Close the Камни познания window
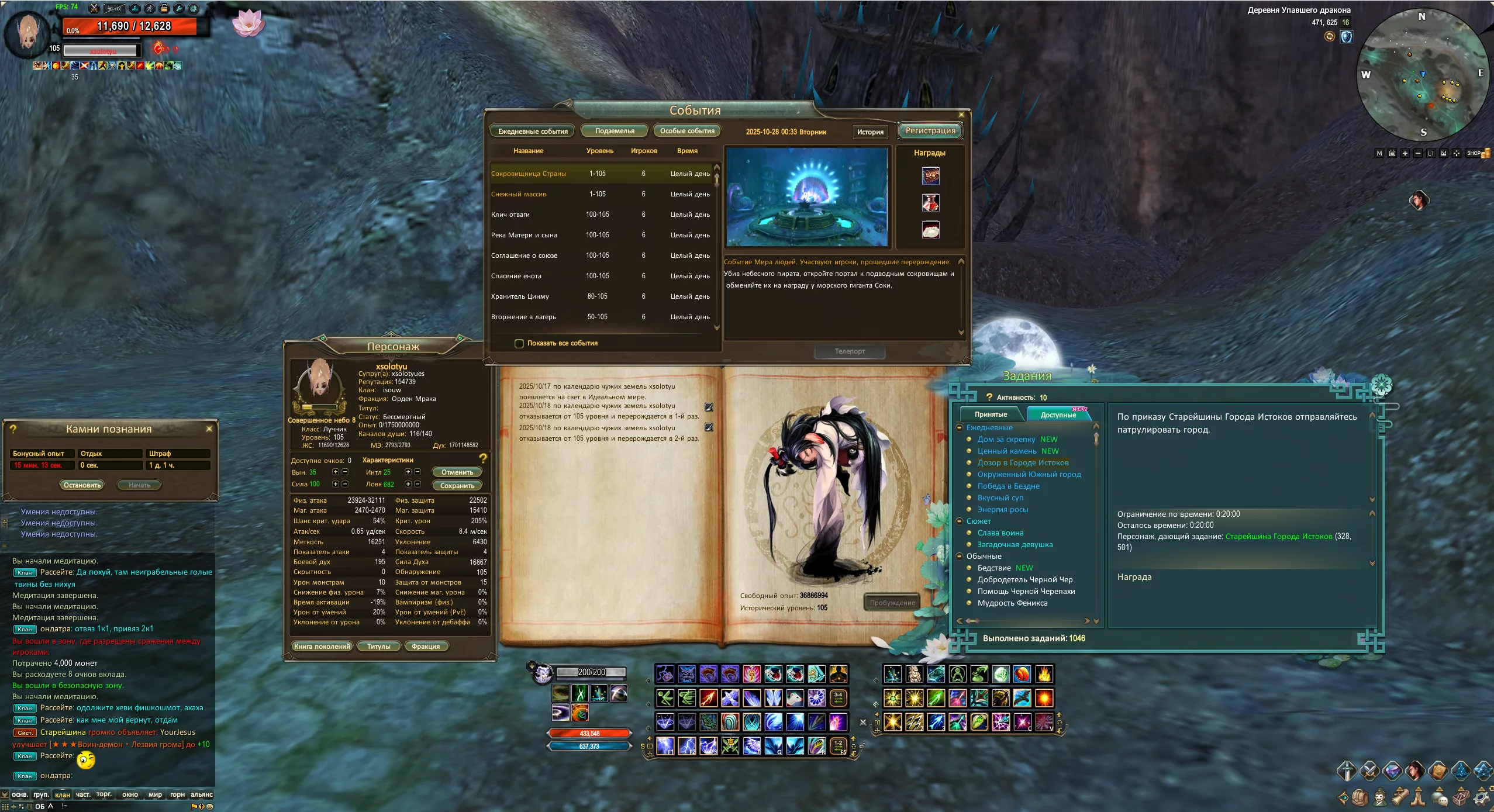This screenshot has width=1494, height=812. click(x=209, y=429)
